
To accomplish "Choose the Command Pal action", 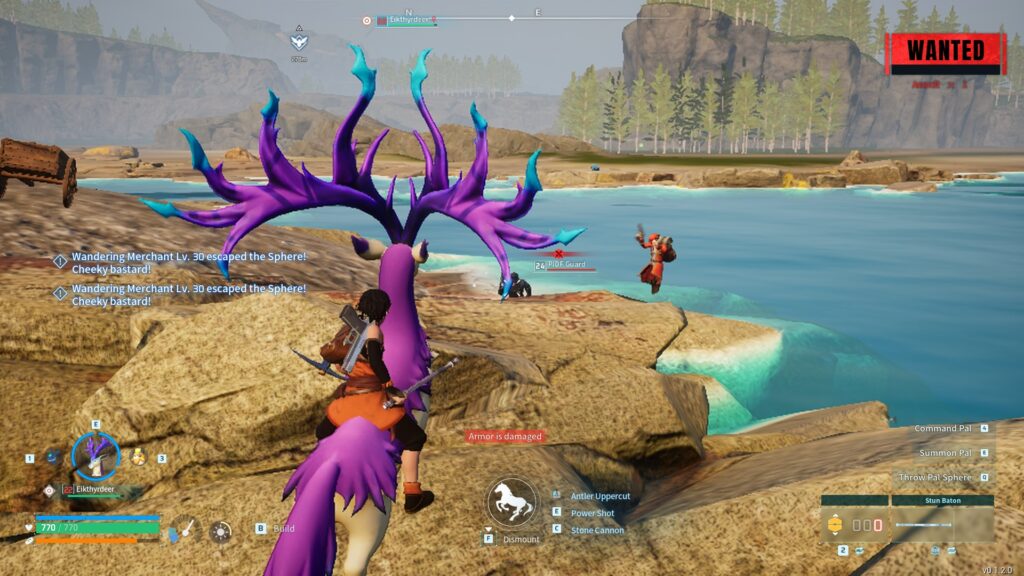I will 943,428.
